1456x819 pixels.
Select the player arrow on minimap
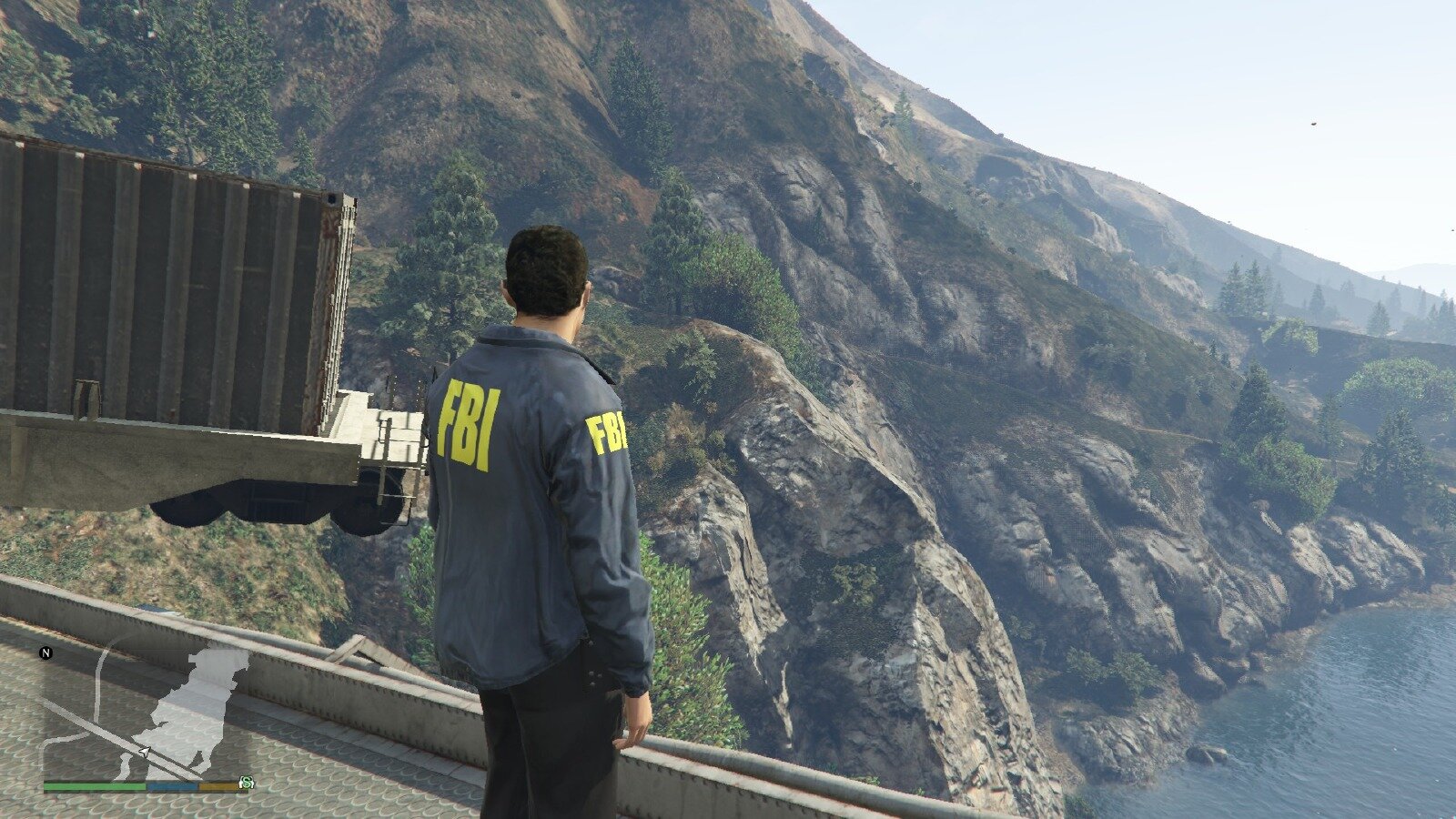[144, 752]
